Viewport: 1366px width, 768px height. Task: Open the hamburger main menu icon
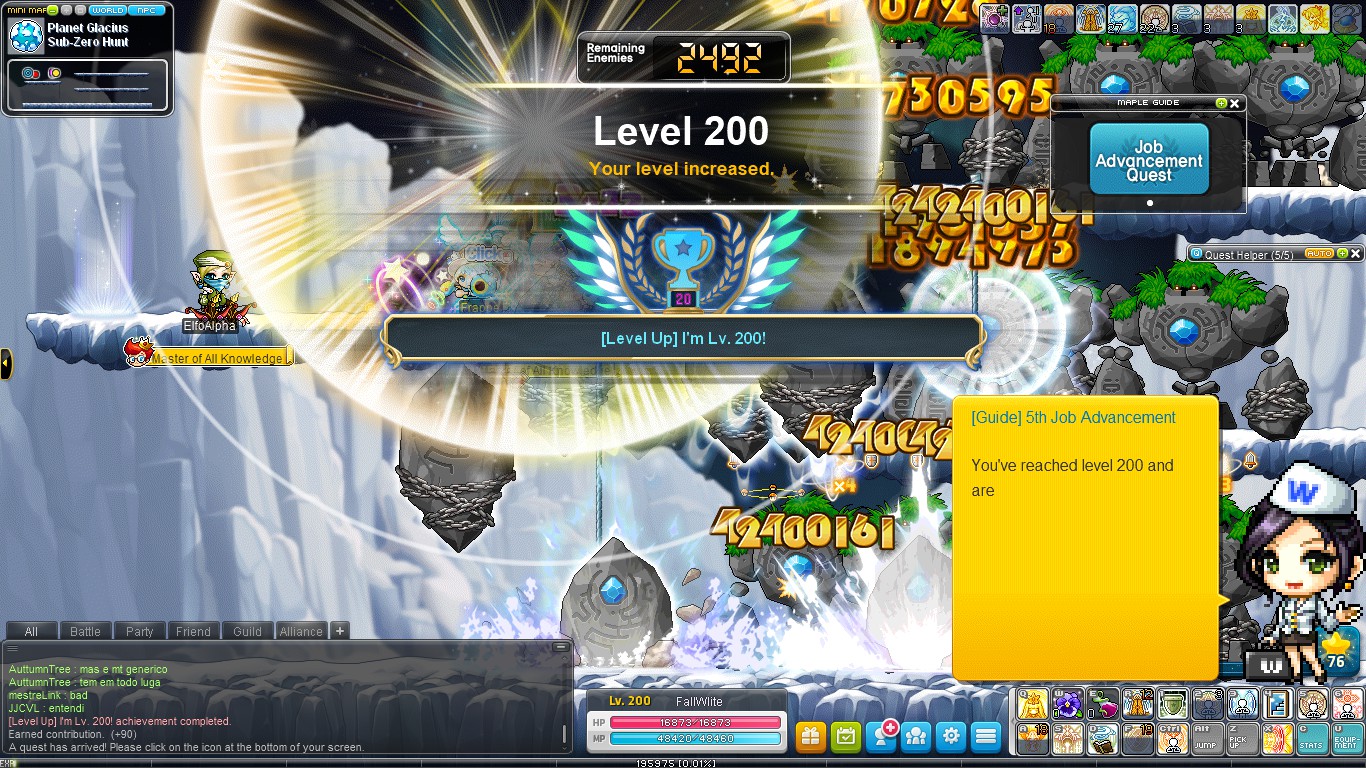(985, 737)
